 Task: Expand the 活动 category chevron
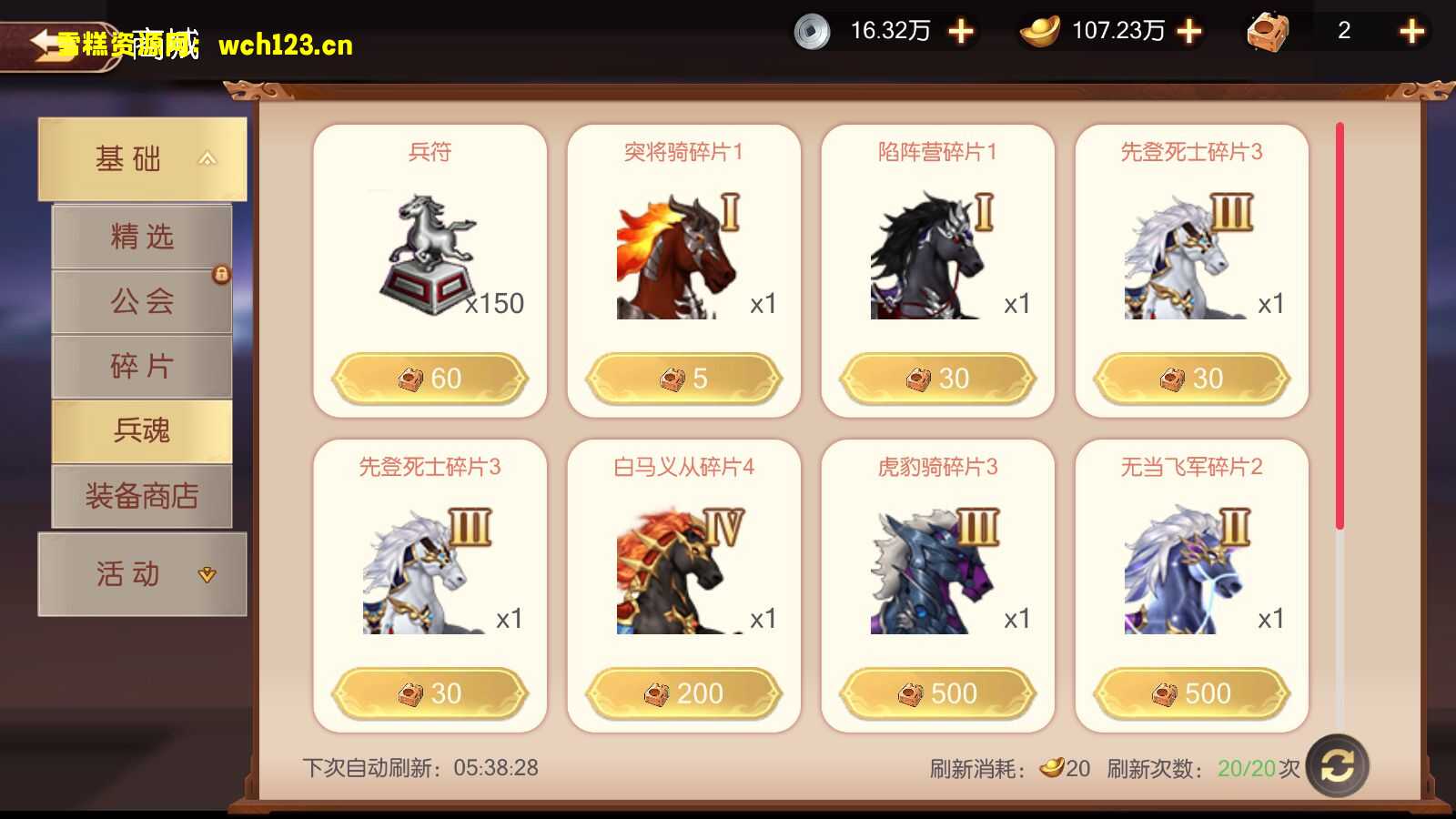[207, 574]
